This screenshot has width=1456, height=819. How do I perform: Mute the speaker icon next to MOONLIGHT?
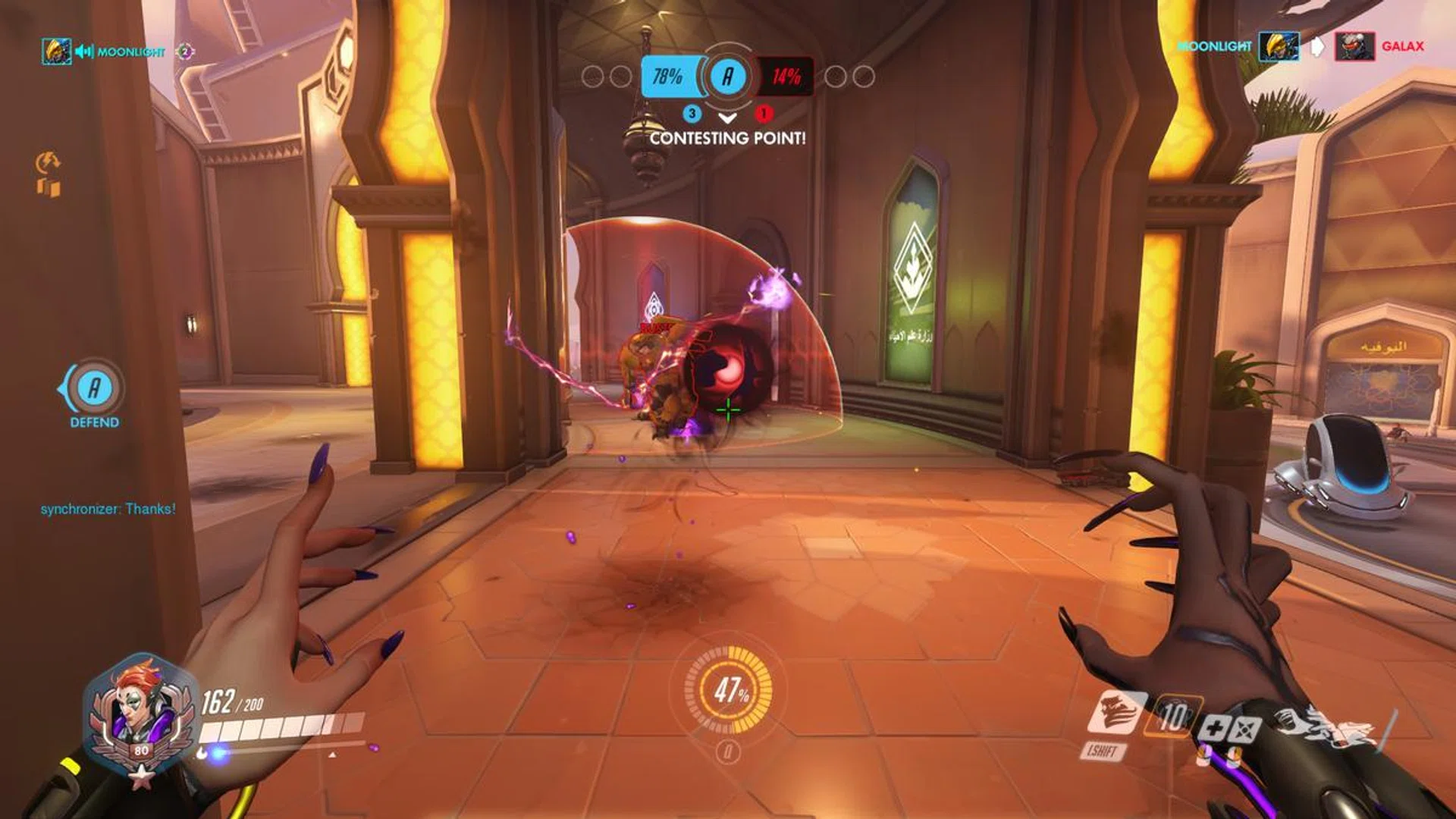coord(83,52)
